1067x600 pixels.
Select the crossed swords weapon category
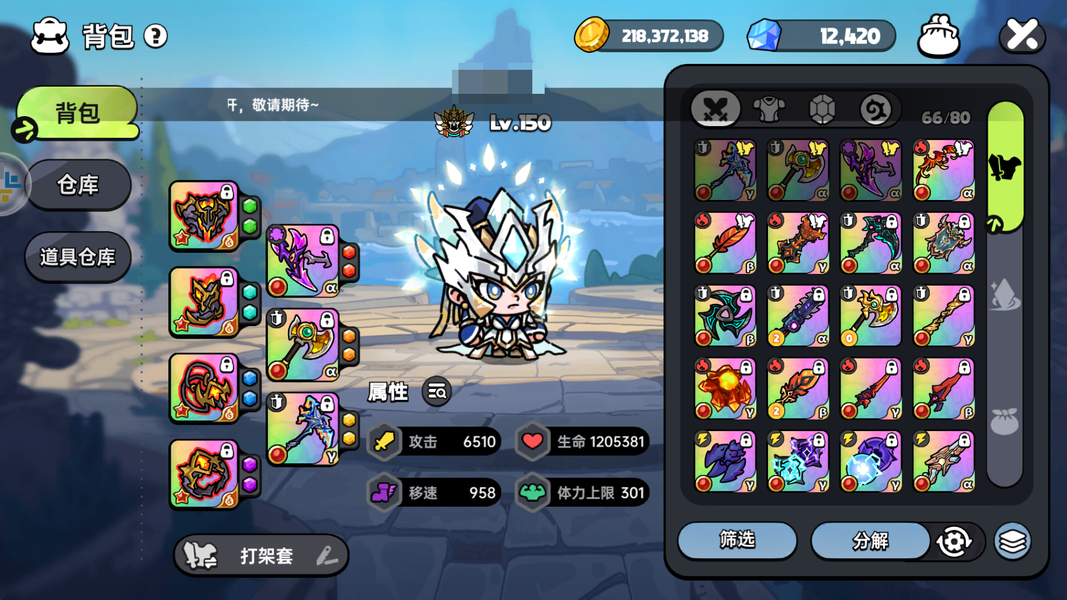pos(715,109)
